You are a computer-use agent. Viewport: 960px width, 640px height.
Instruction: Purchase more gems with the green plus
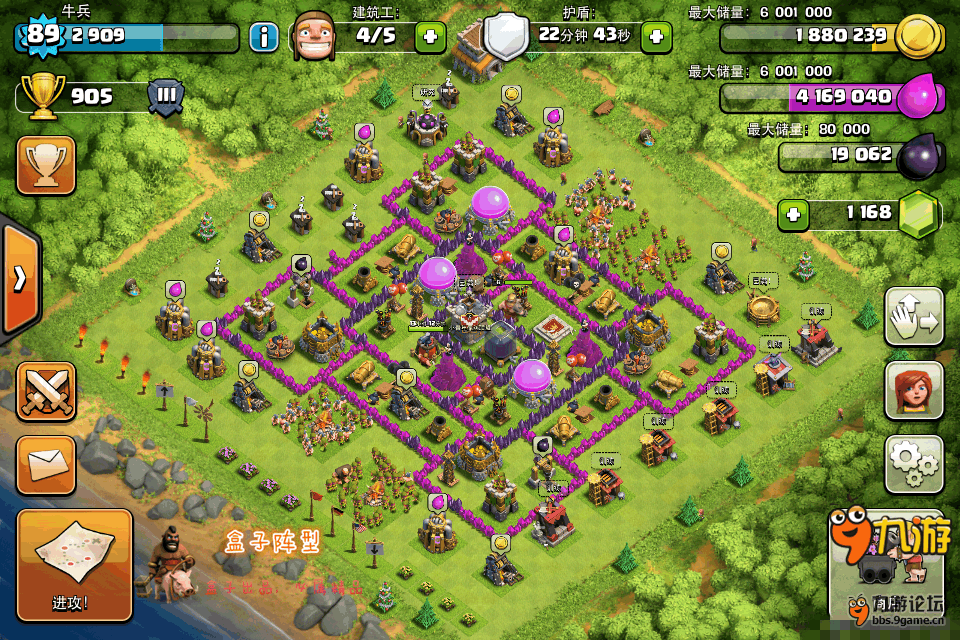click(794, 213)
